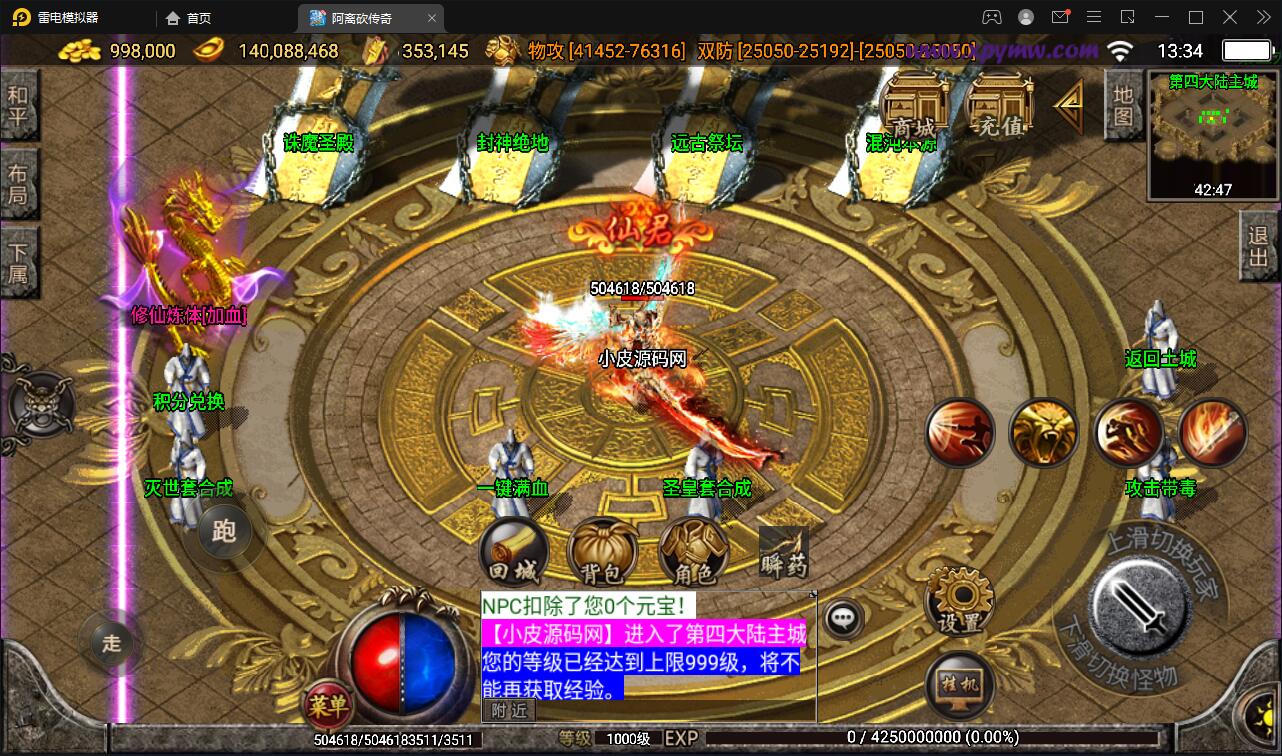Open the 设置 gear settings
The image size is (1282, 756).
(960, 600)
